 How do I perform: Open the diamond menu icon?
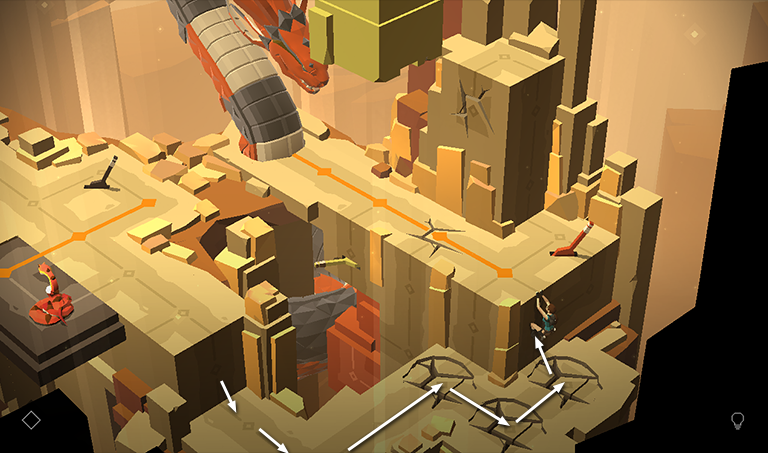point(31,420)
